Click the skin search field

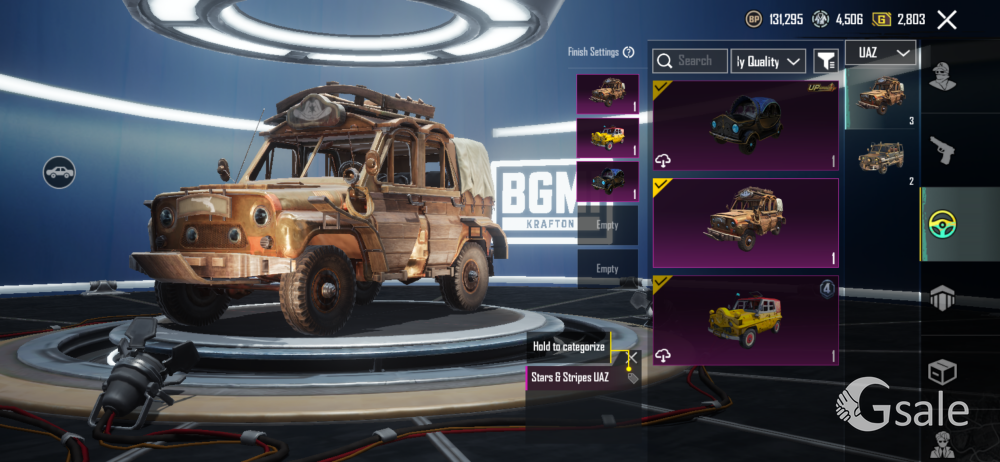pos(689,61)
